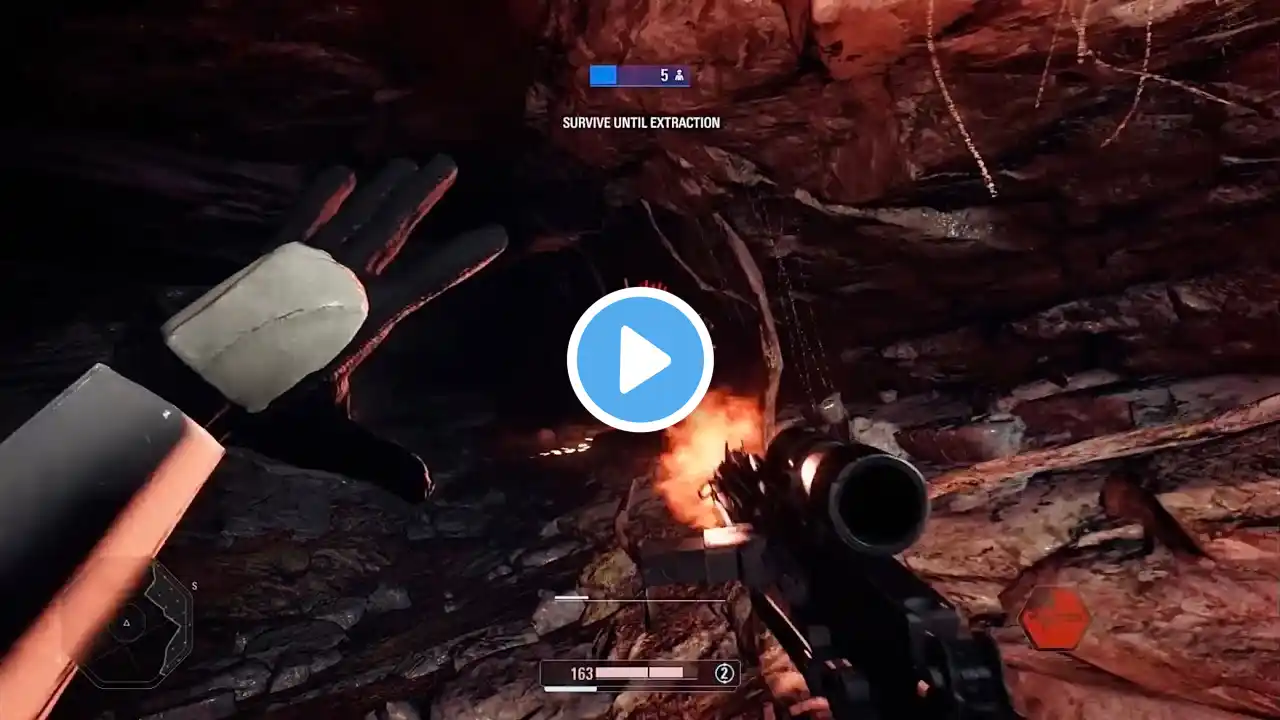This screenshot has height=720, width=1280.
Task: Play the video with the center button
Action: click(x=640, y=360)
